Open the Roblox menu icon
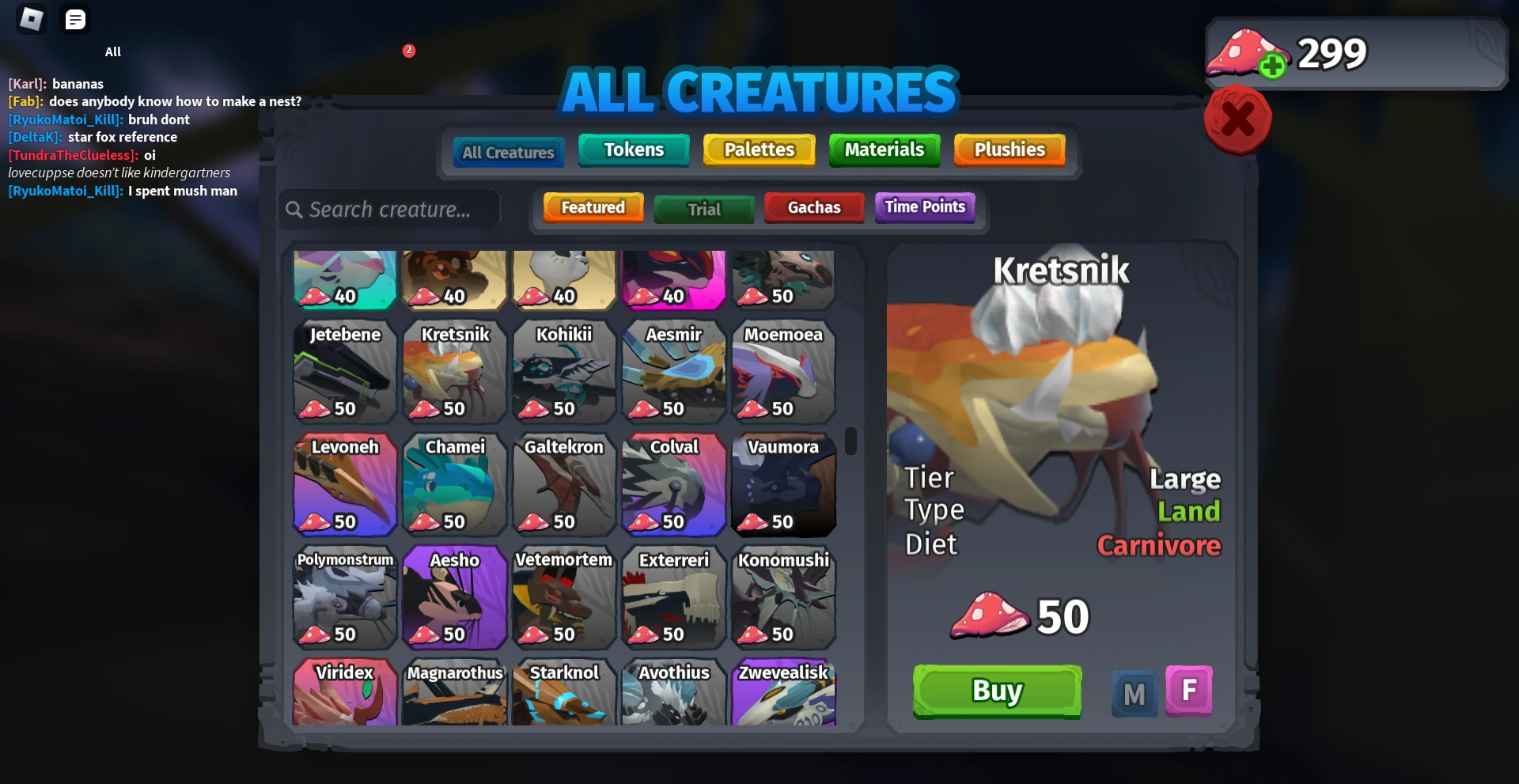Viewport: 1519px width, 784px height. pyautogui.click(x=32, y=19)
